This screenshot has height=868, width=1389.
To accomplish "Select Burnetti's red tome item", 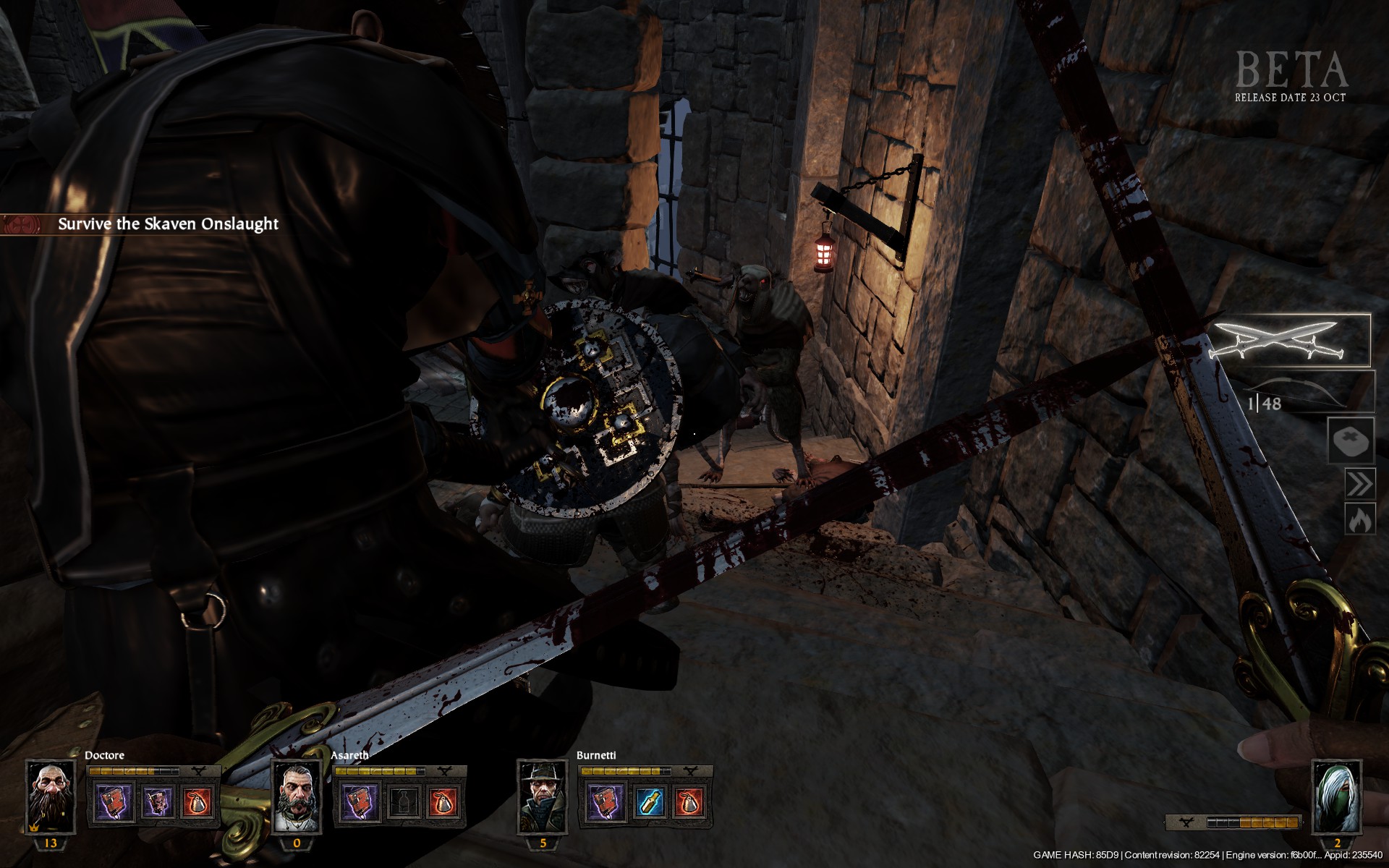I will coord(606,802).
